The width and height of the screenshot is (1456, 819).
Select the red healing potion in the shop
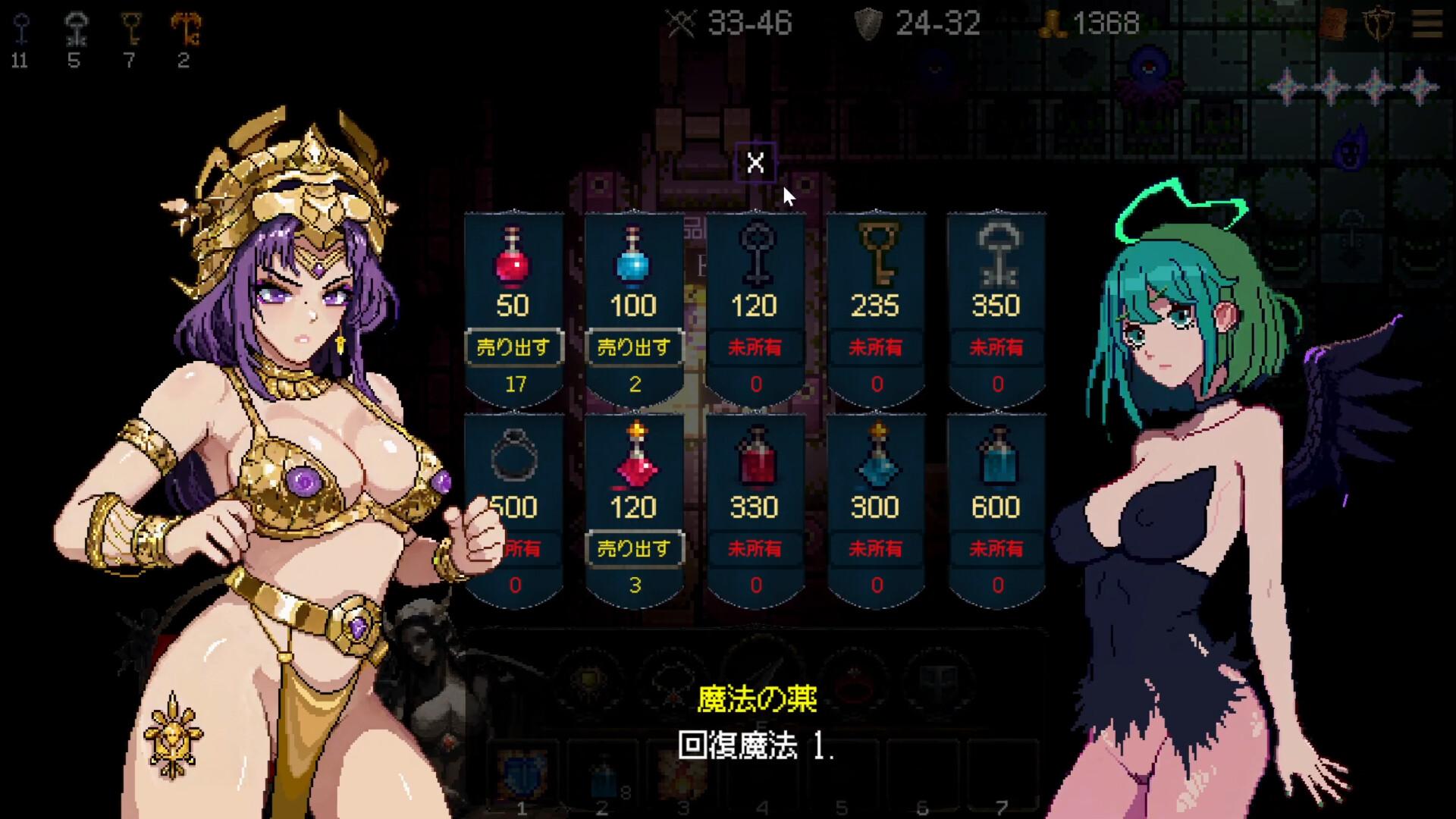[514, 262]
